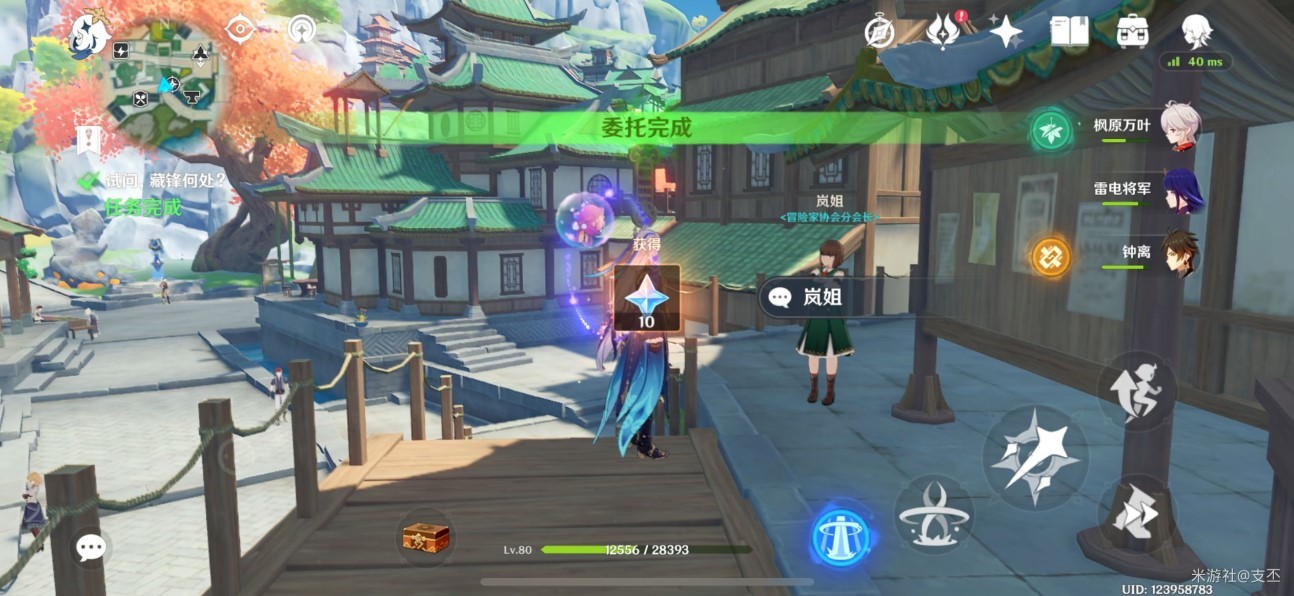Open the character head silhouette icon
The height and width of the screenshot is (596, 1294).
1196,32
